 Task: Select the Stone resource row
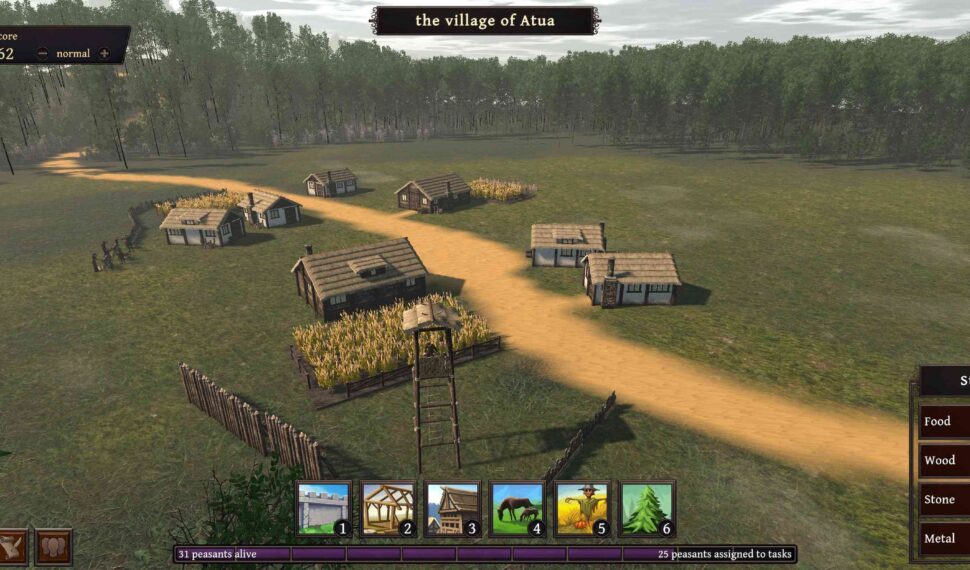click(x=943, y=500)
